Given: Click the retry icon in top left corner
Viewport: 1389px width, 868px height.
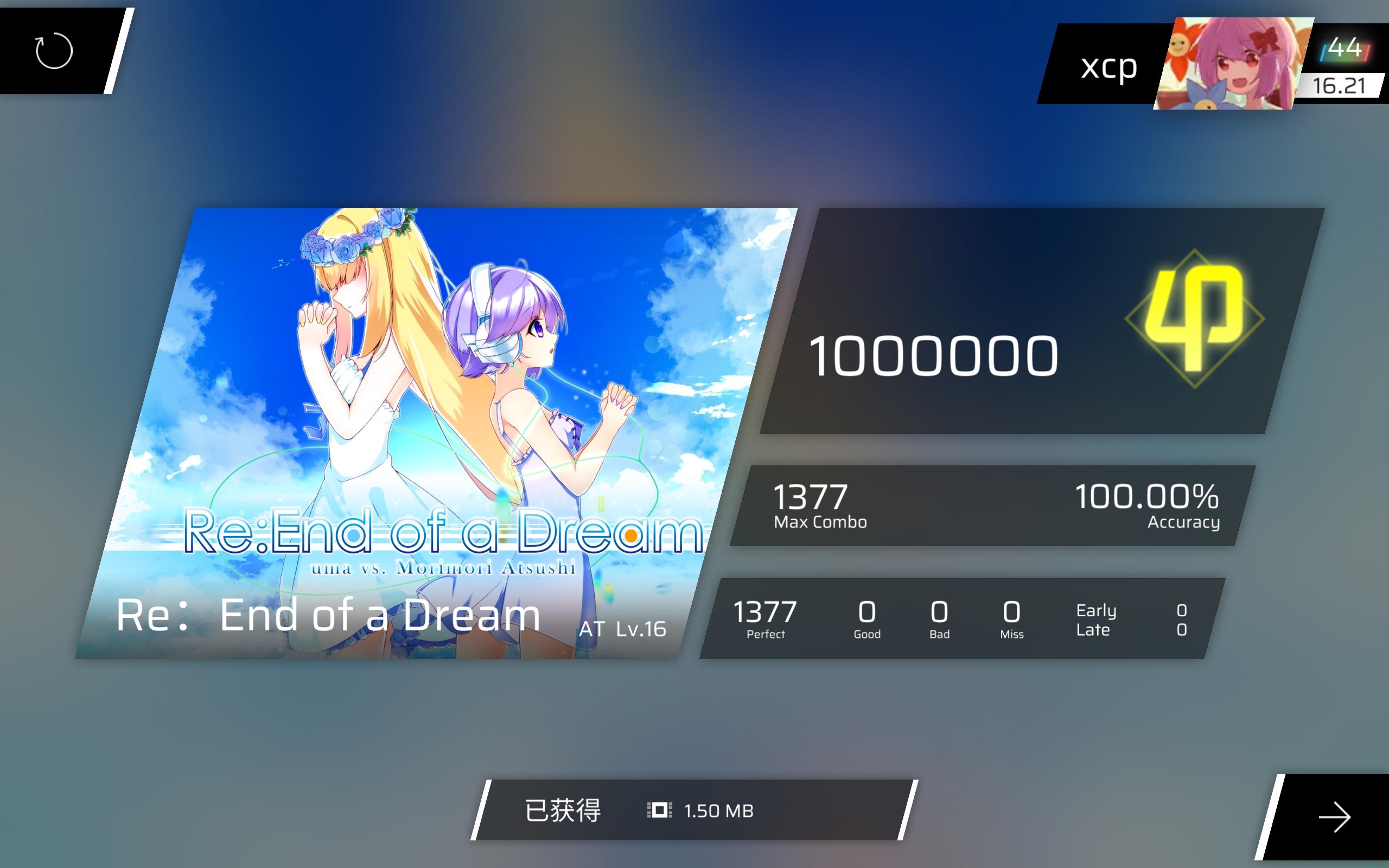Looking at the screenshot, I should pos(54,52).
